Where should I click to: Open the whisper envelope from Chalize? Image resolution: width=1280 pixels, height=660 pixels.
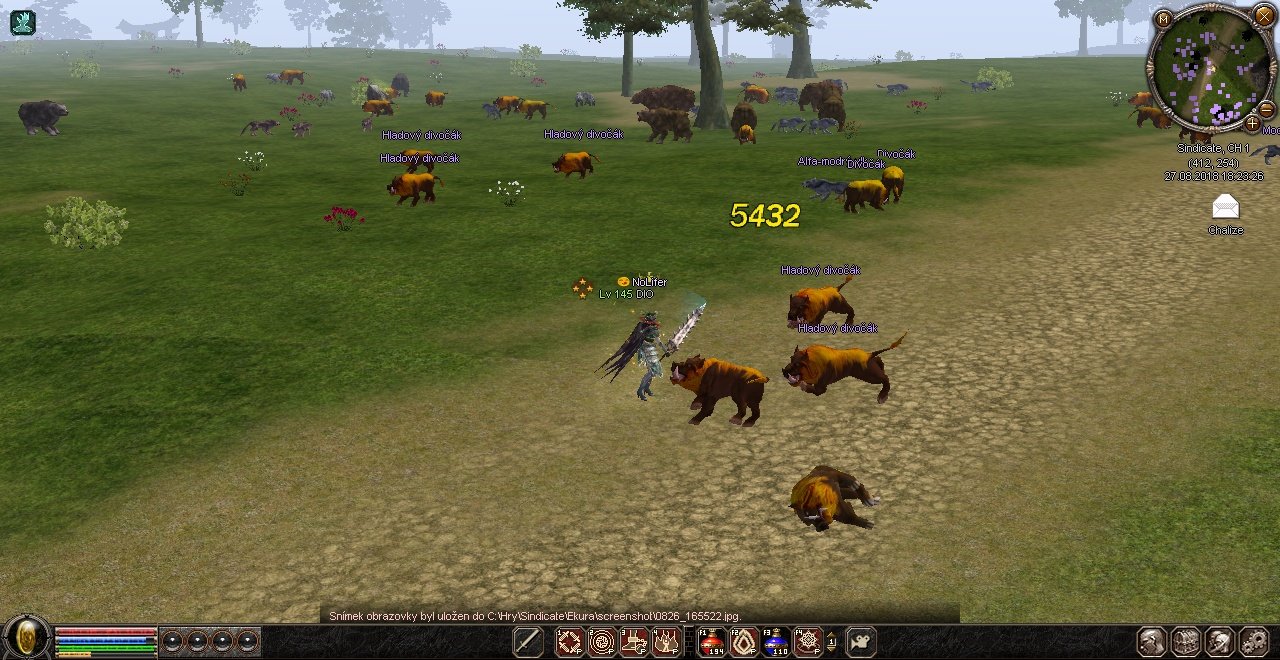coord(1225,207)
